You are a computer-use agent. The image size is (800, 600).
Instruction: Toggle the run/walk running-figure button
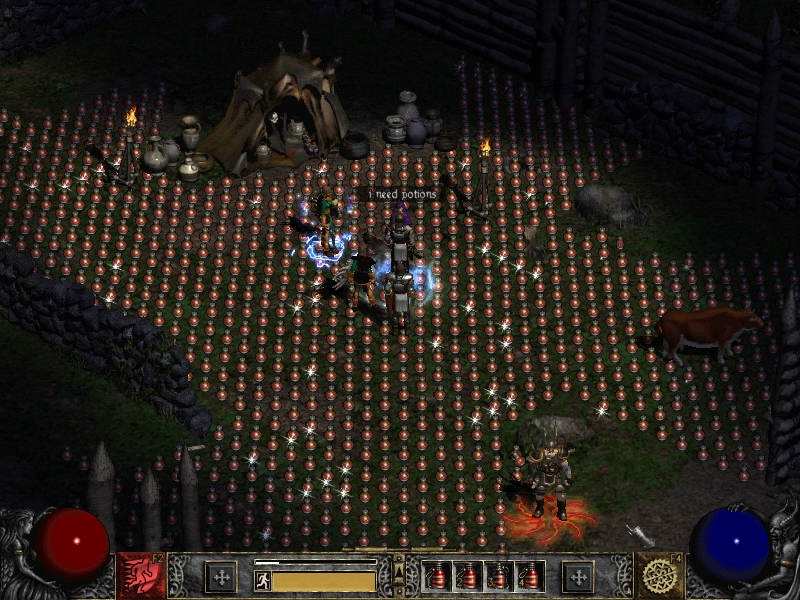263,580
